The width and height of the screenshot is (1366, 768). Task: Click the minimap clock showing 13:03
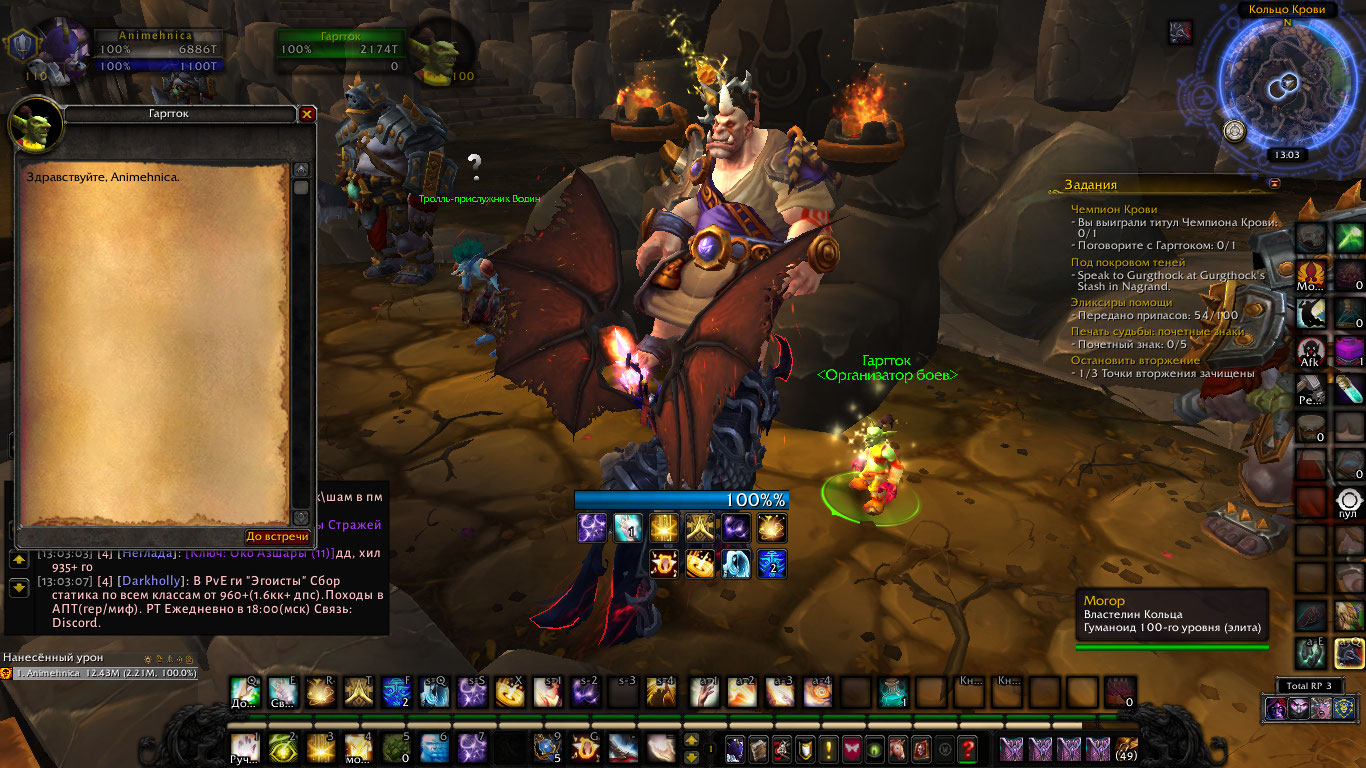pyautogui.click(x=1287, y=155)
